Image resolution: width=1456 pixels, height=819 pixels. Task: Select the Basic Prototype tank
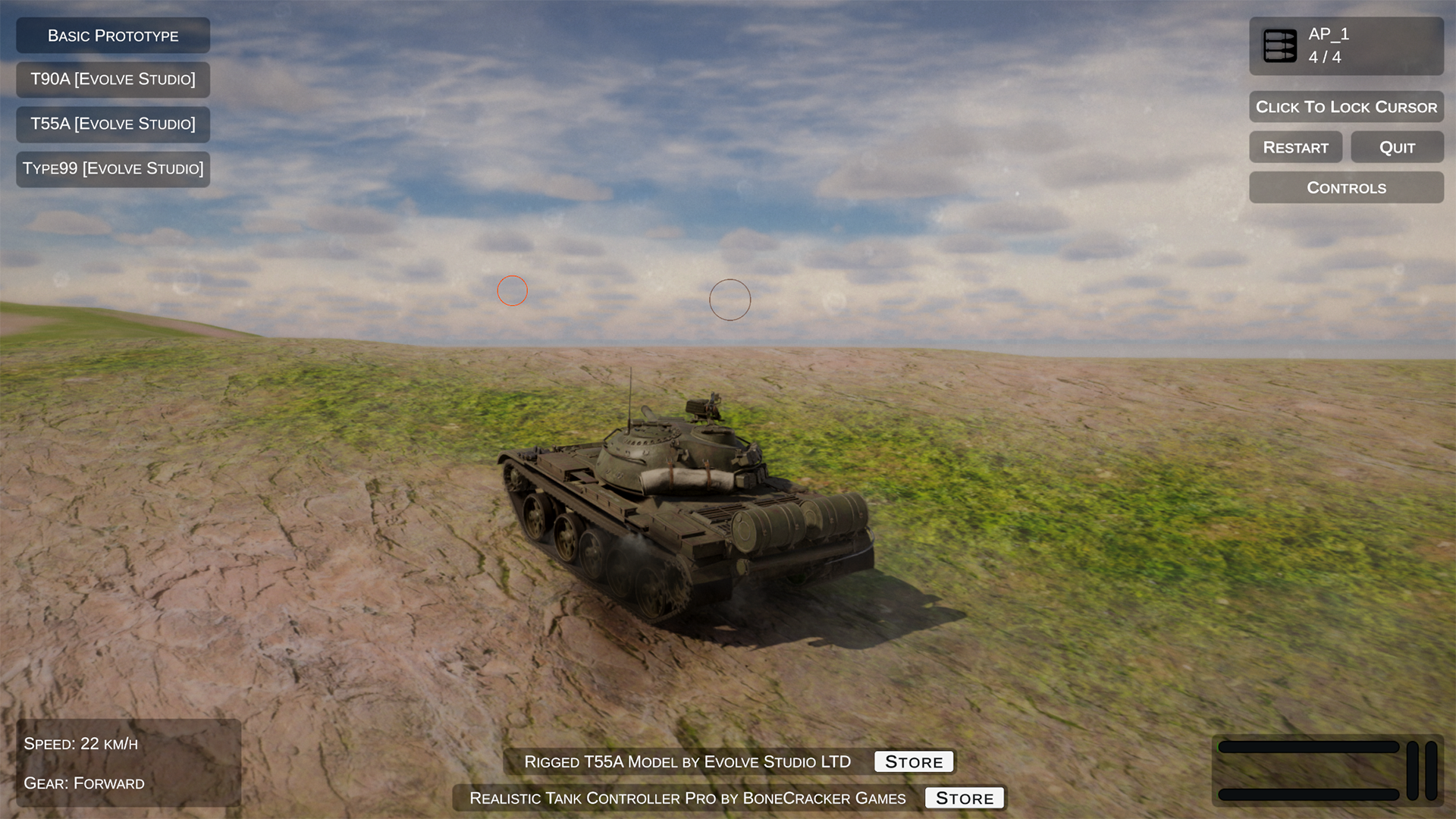click(113, 36)
